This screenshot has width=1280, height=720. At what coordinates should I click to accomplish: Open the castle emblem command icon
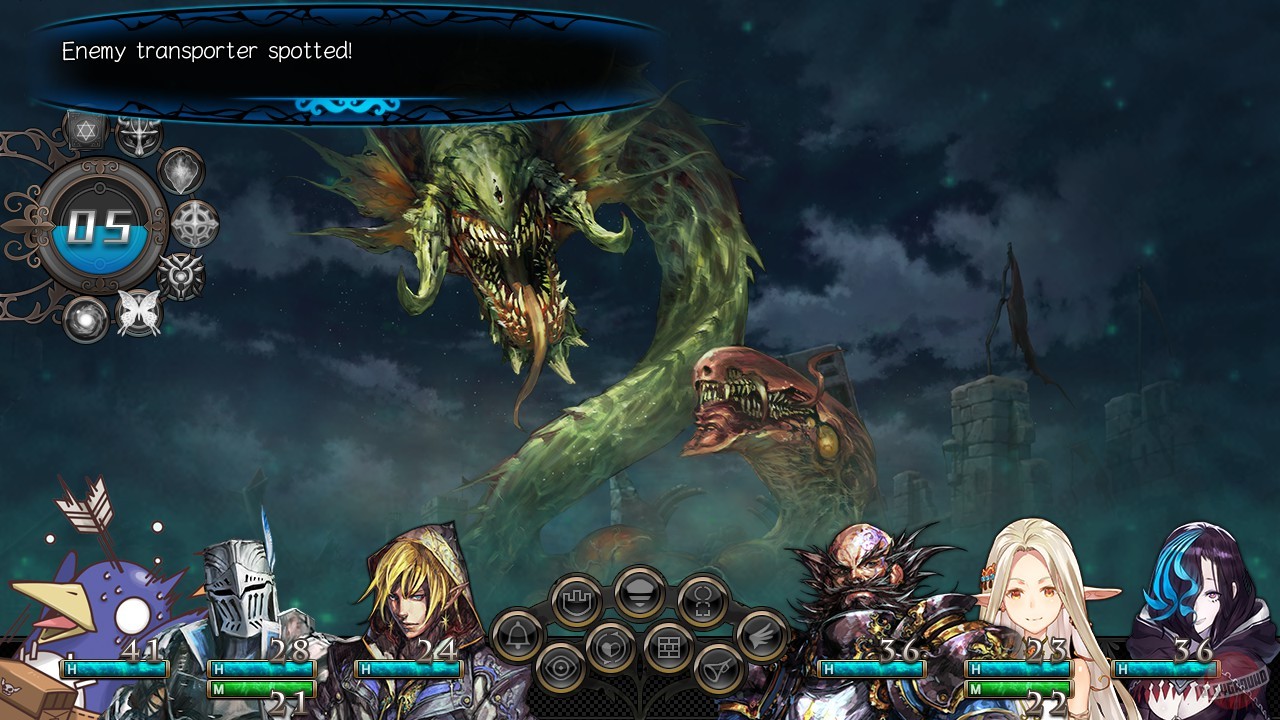578,601
